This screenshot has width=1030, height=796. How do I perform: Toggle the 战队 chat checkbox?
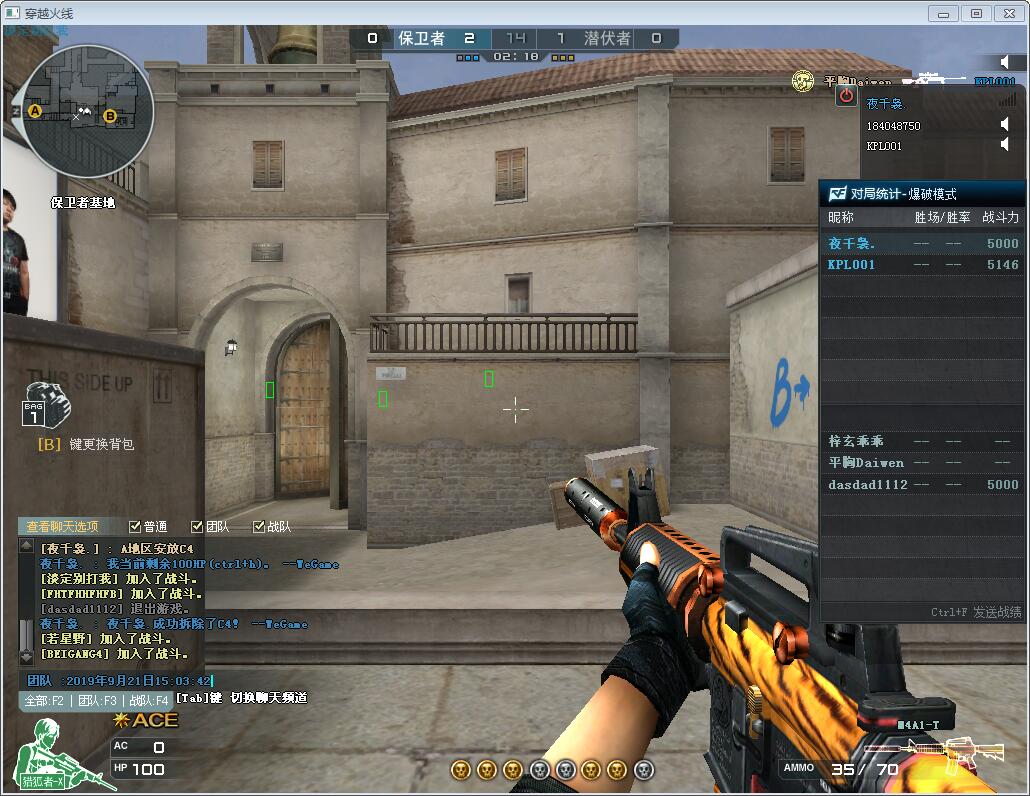(x=259, y=526)
